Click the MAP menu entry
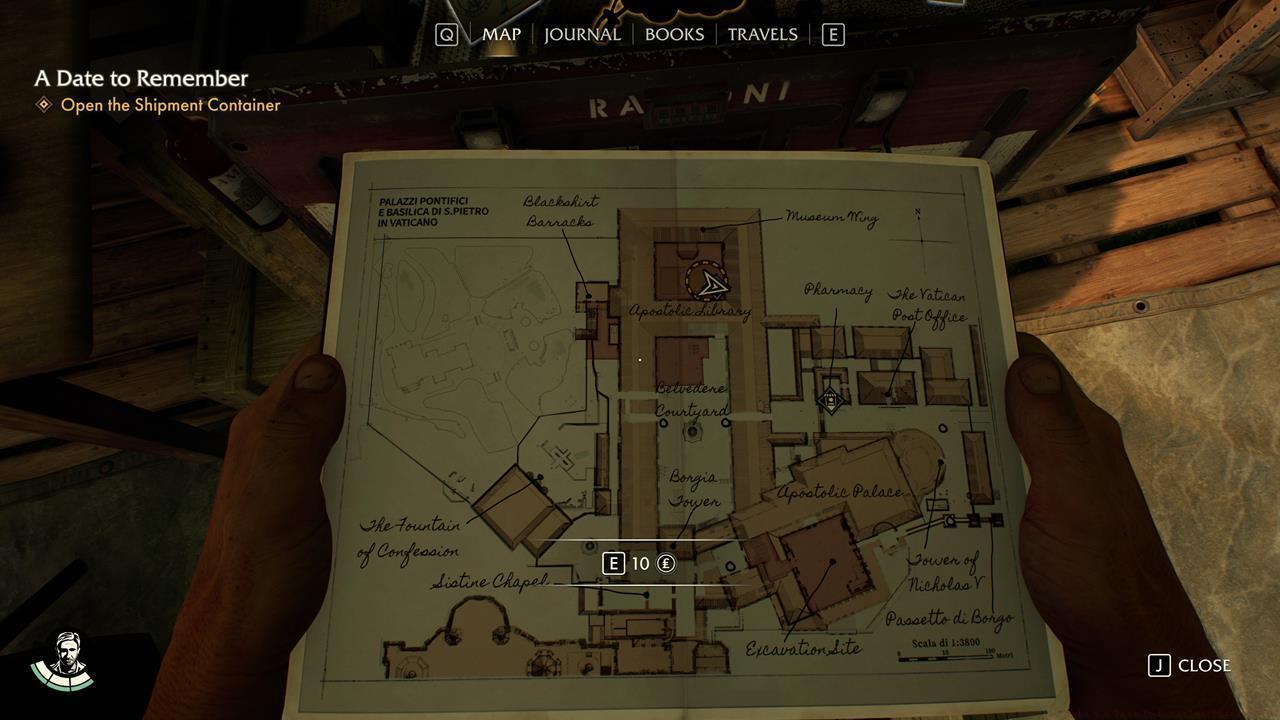The width and height of the screenshot is (1280, 720). pos(500,34)
